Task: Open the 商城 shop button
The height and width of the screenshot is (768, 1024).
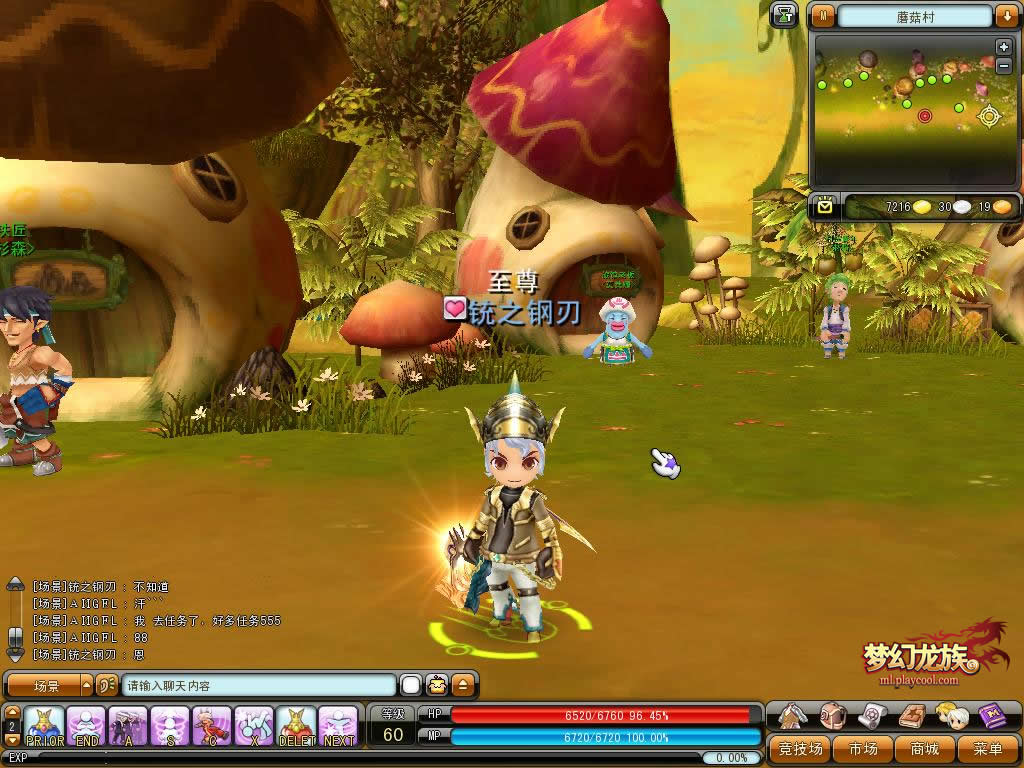Action: [x=924, y=748]
